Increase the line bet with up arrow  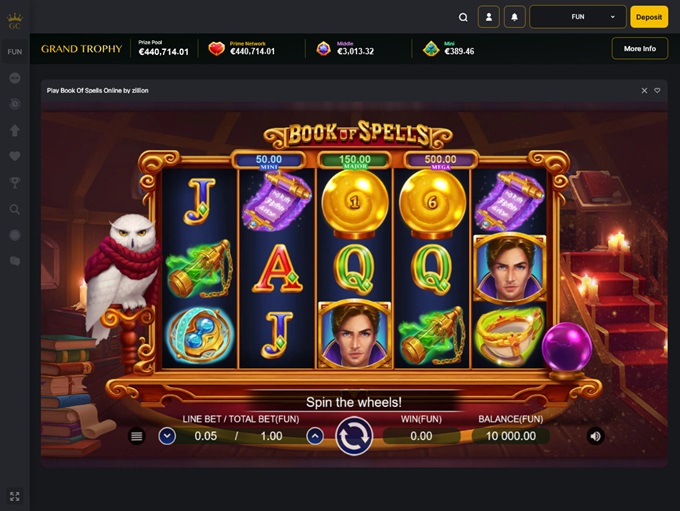[315, 436]
